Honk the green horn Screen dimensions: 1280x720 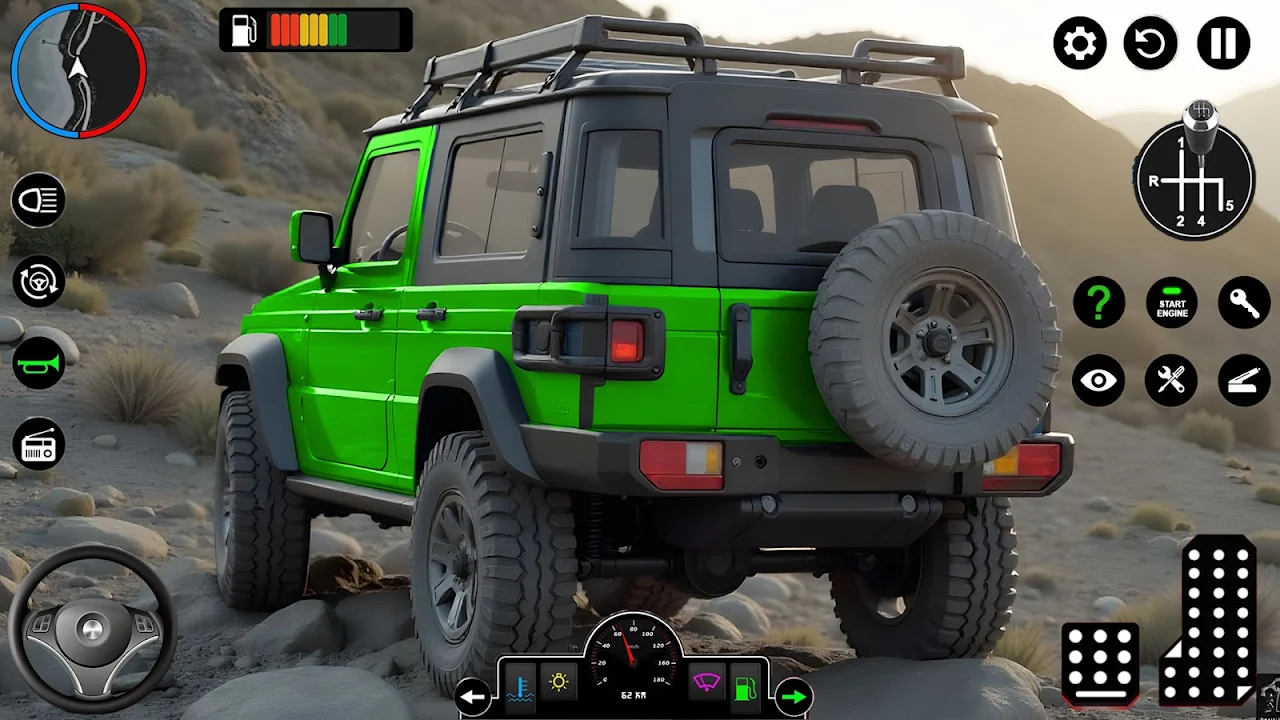coord(39,363)
